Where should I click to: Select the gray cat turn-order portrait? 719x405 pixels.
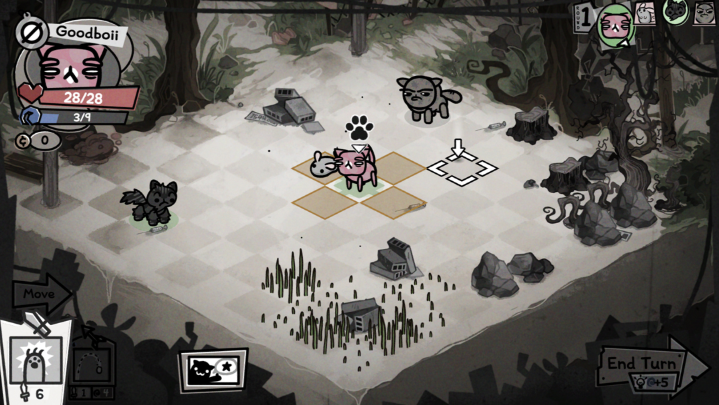click(704, 12)
